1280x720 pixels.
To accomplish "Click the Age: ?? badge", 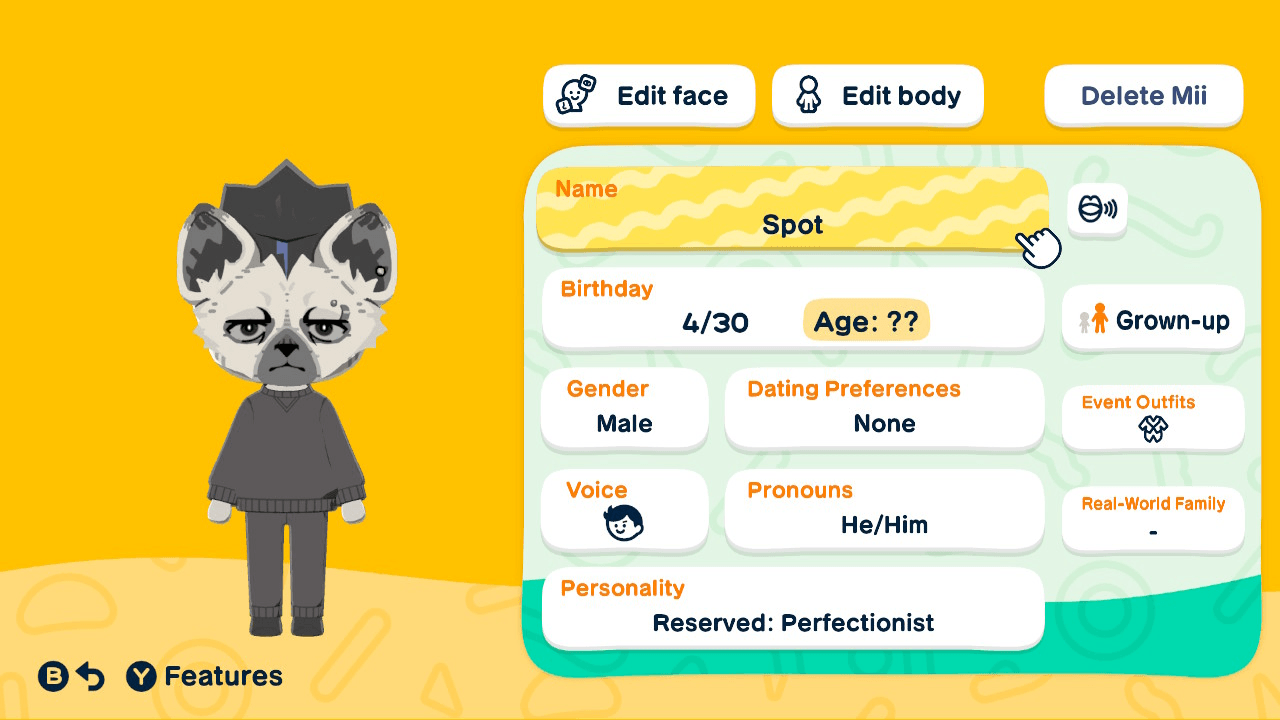I will [866, 322].
